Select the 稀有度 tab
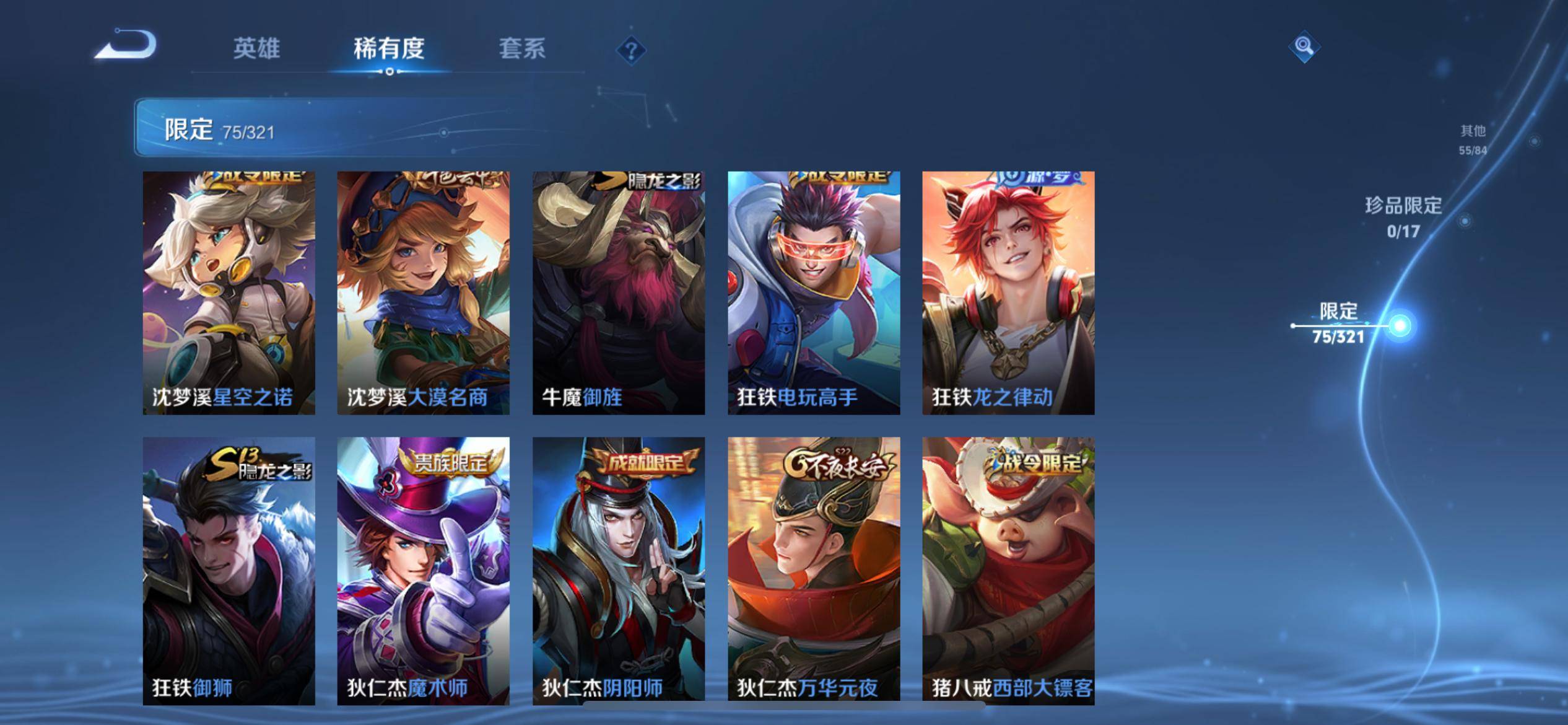The image size is (1568, 725). 389,48
